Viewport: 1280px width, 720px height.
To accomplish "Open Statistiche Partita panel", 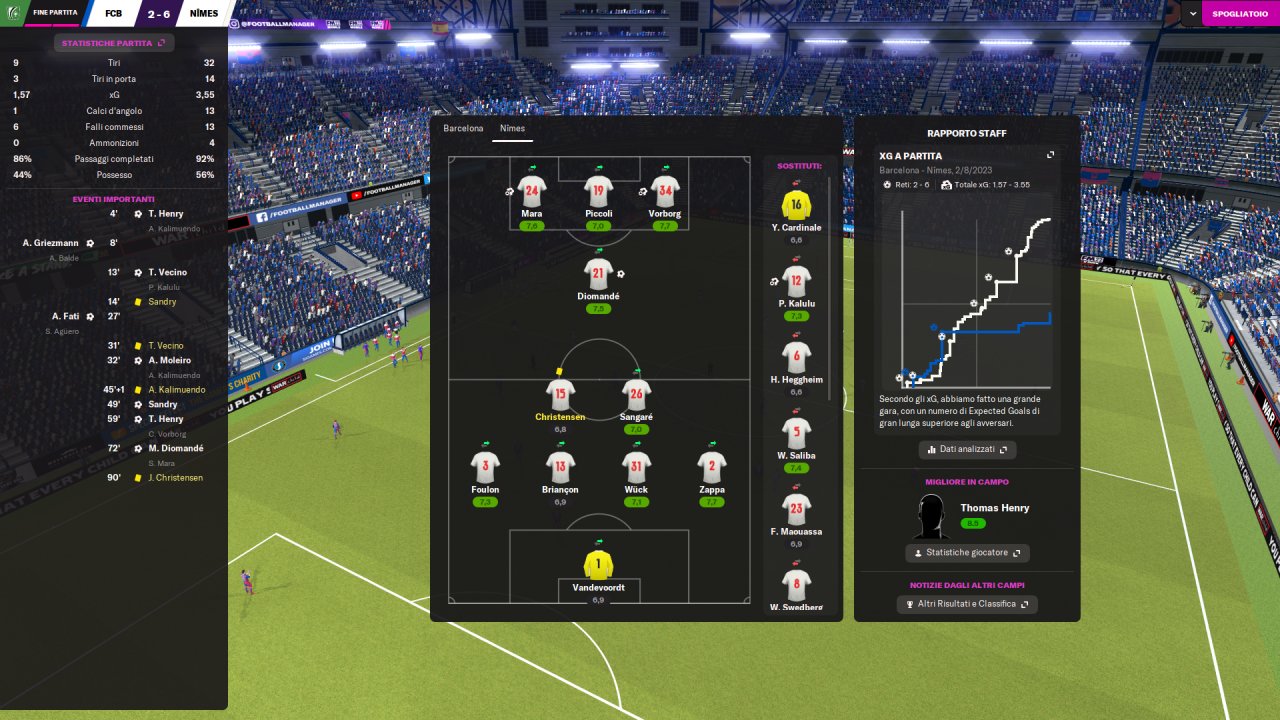I will pos(114,43).
